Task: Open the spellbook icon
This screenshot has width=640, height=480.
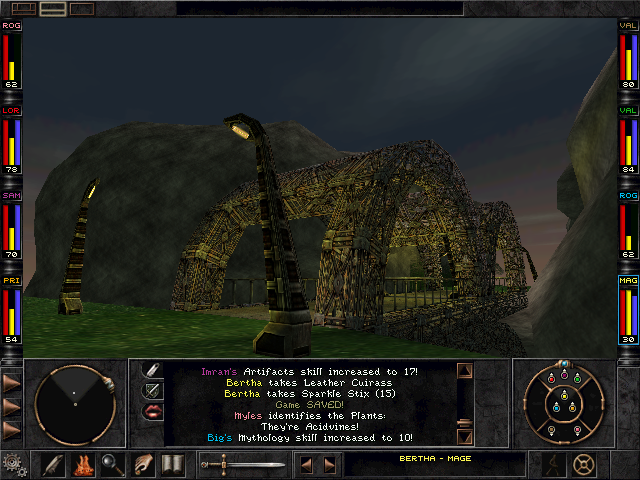Action: (172, 465)
